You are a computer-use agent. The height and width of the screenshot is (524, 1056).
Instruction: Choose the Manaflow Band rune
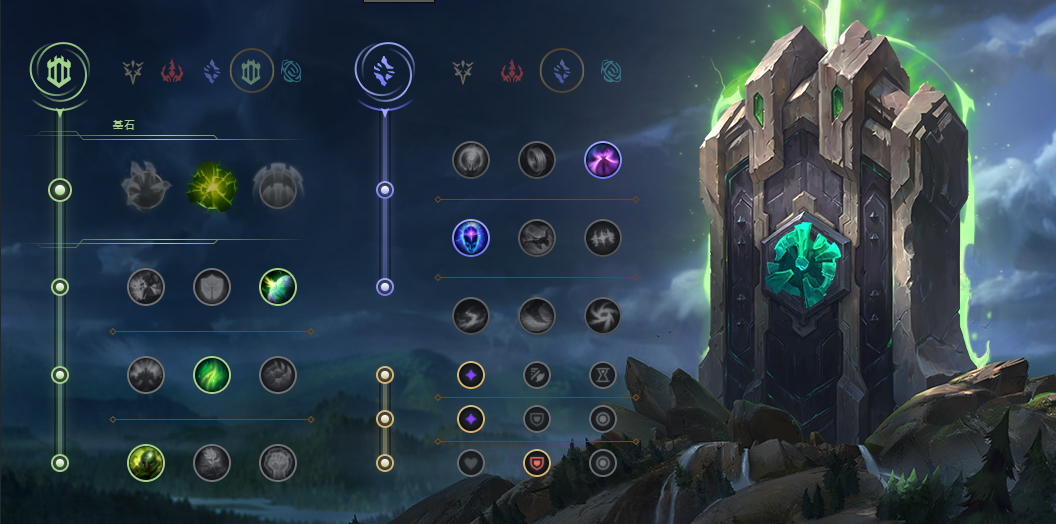click(536, 159)
